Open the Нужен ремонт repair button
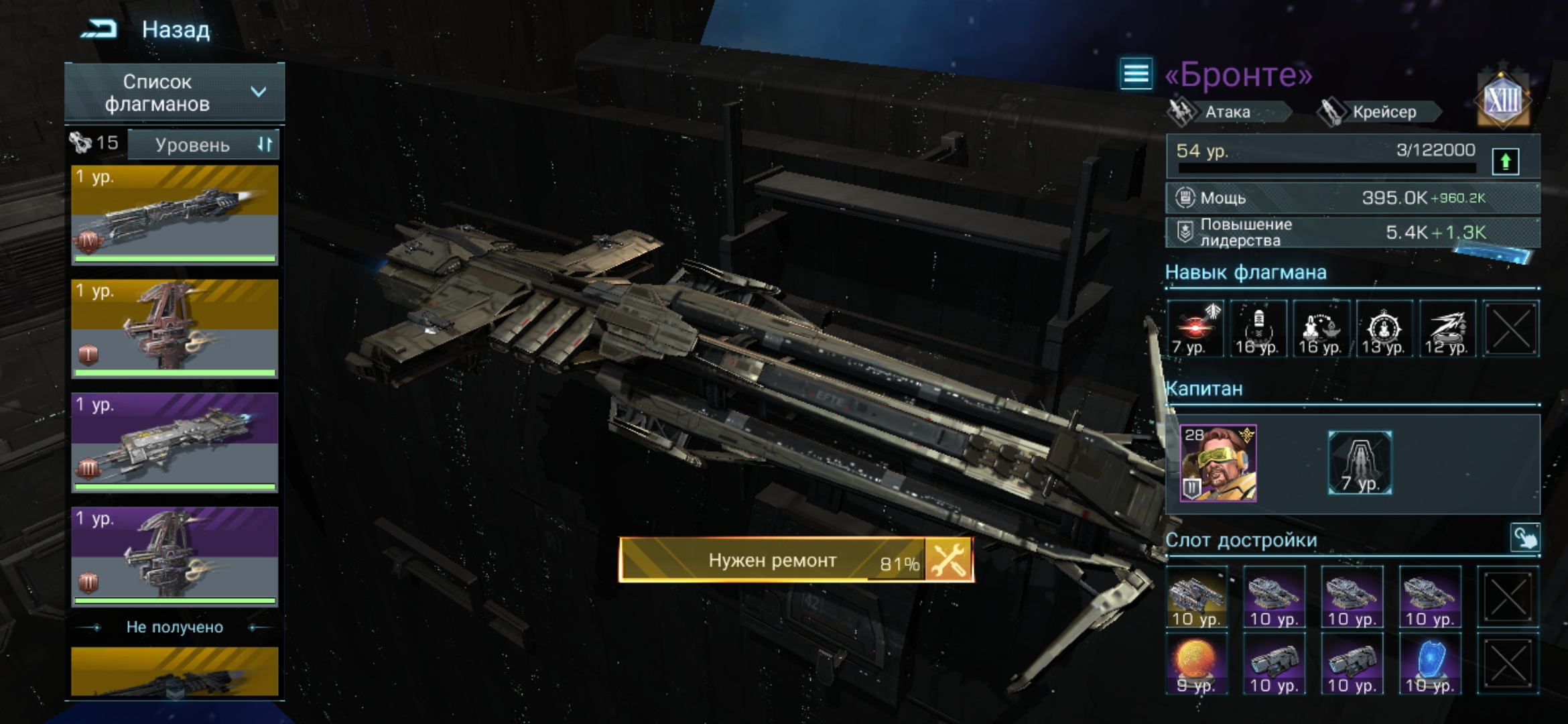The image size is (1568, 724). click(x=795, y=560)
